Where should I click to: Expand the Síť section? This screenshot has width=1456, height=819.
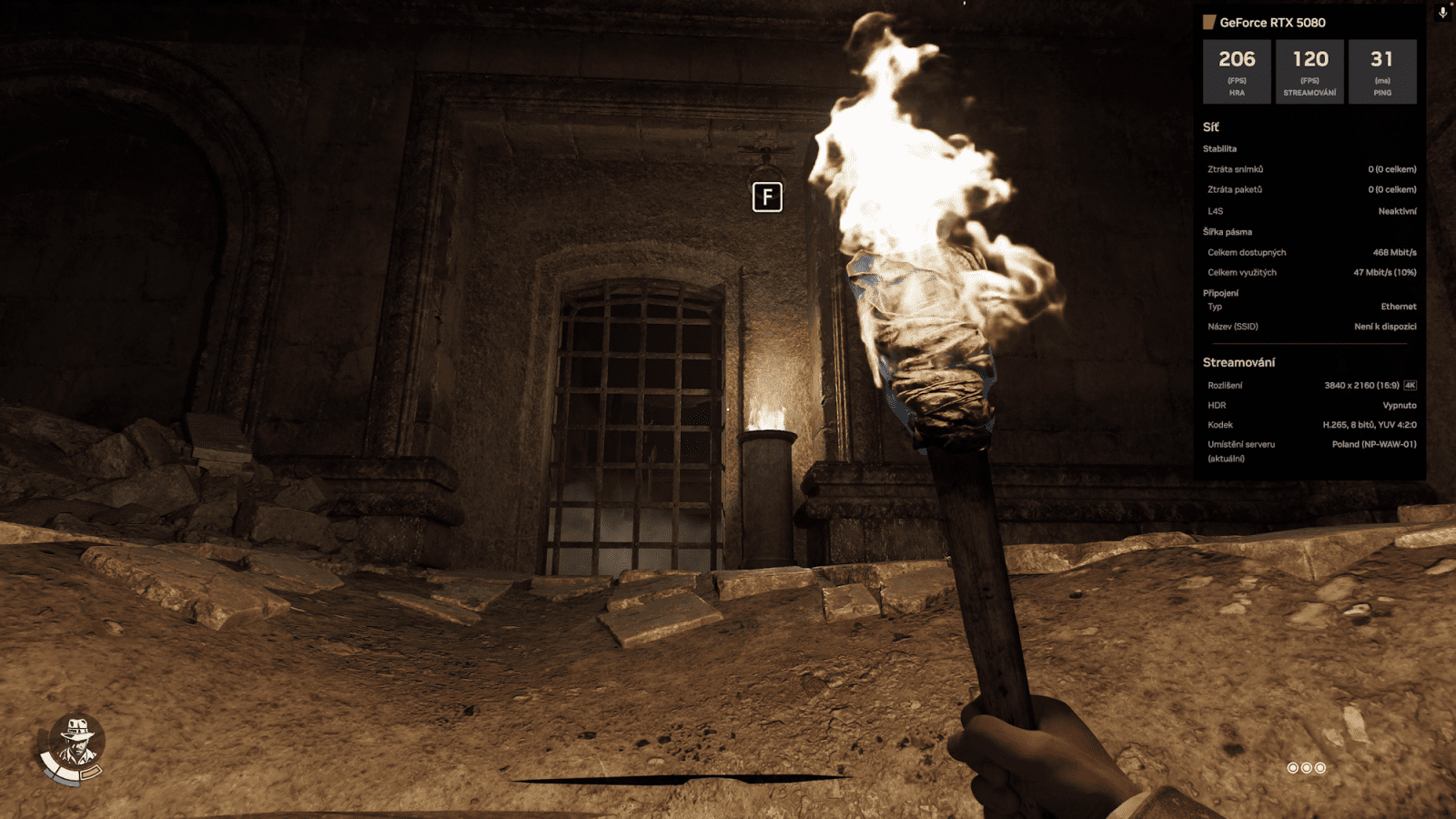[x=1210, y=127]
